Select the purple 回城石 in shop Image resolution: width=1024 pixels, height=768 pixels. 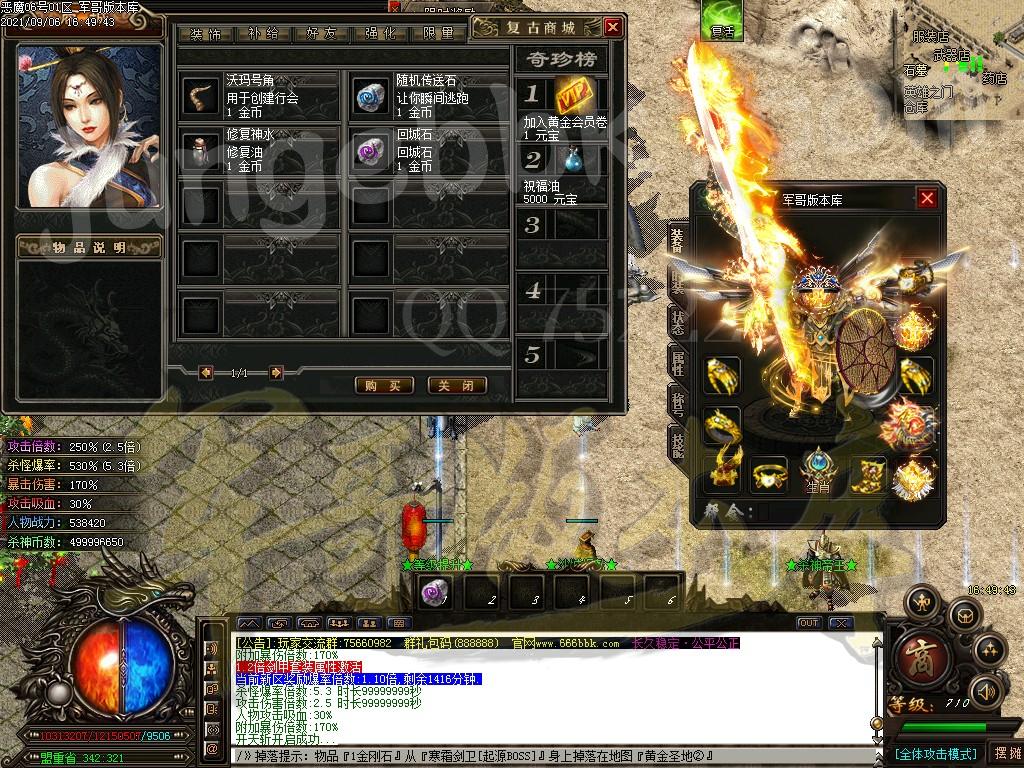372,149
